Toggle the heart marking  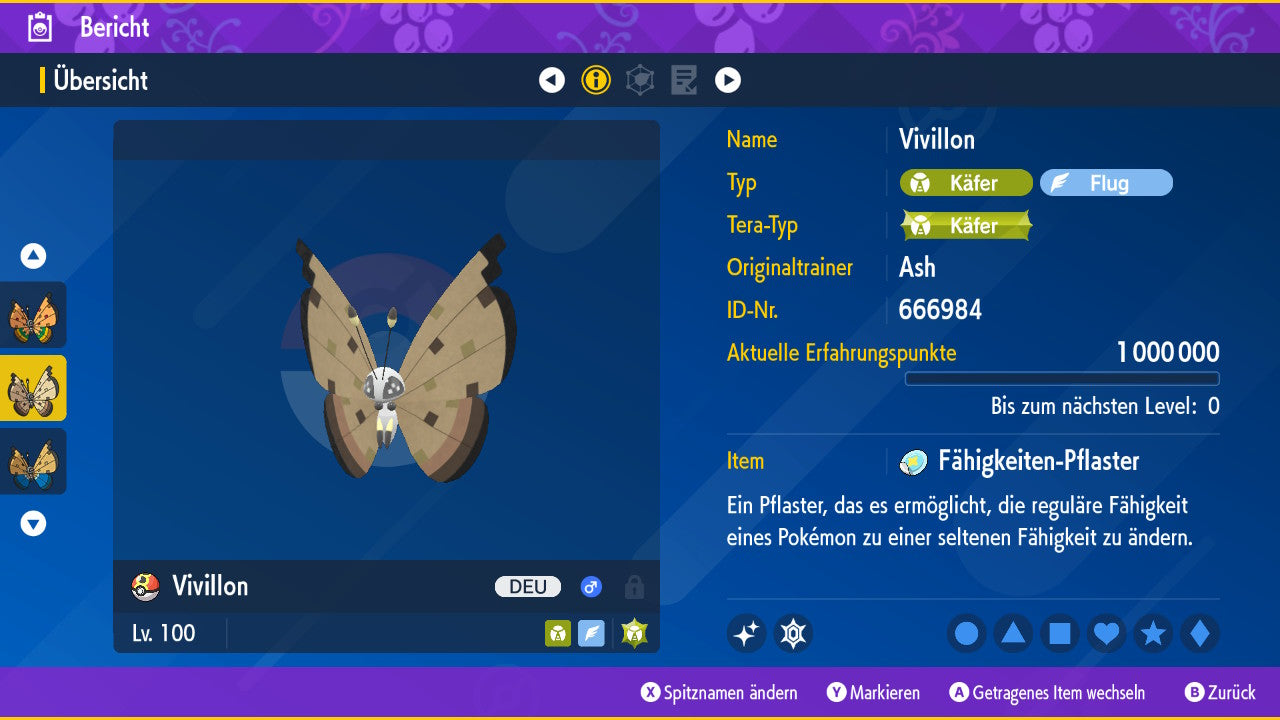pos(1107,633)
